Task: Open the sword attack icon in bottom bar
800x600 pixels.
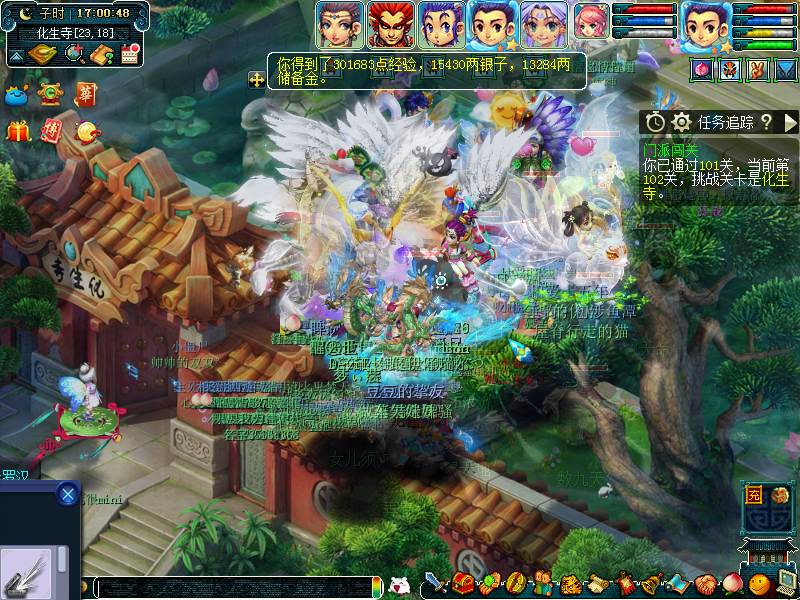Action: pos(435,583)
